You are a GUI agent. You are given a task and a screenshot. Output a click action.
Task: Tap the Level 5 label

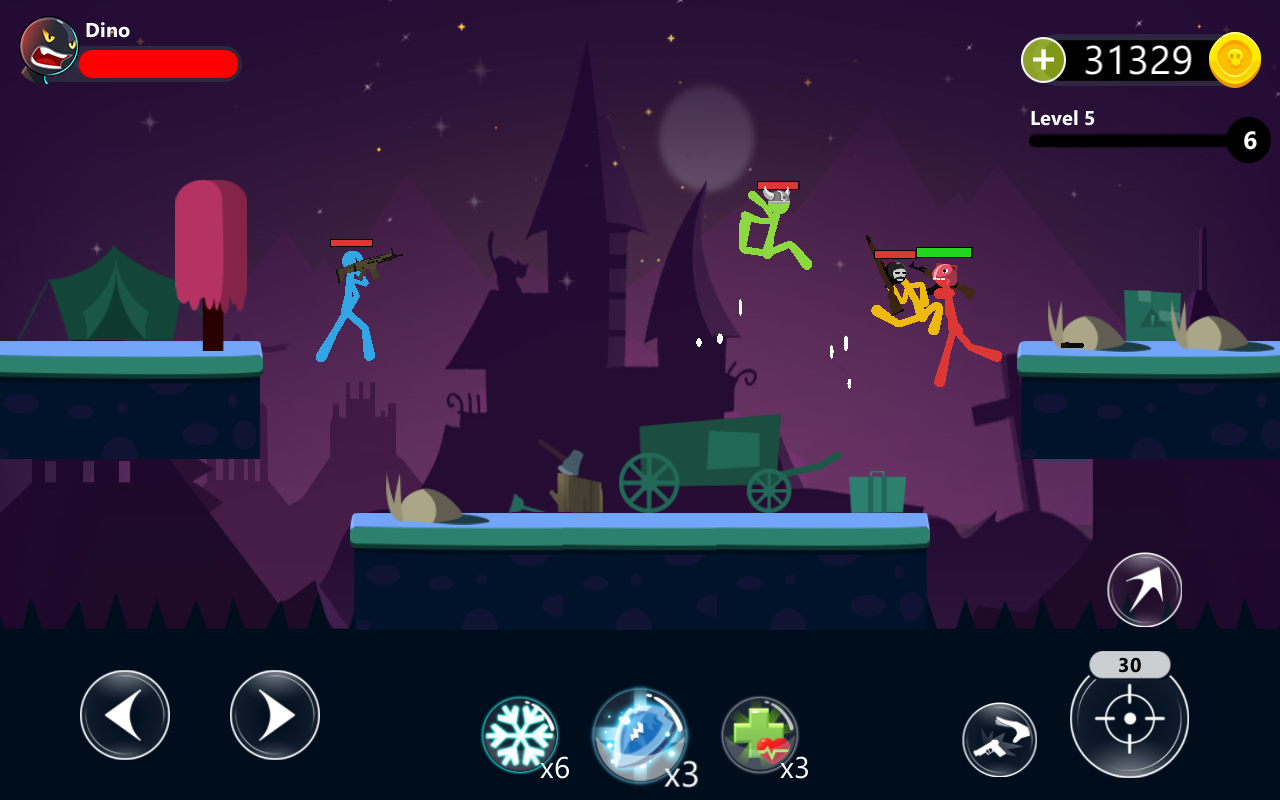pyautogui.click(x=1062, y=118)
